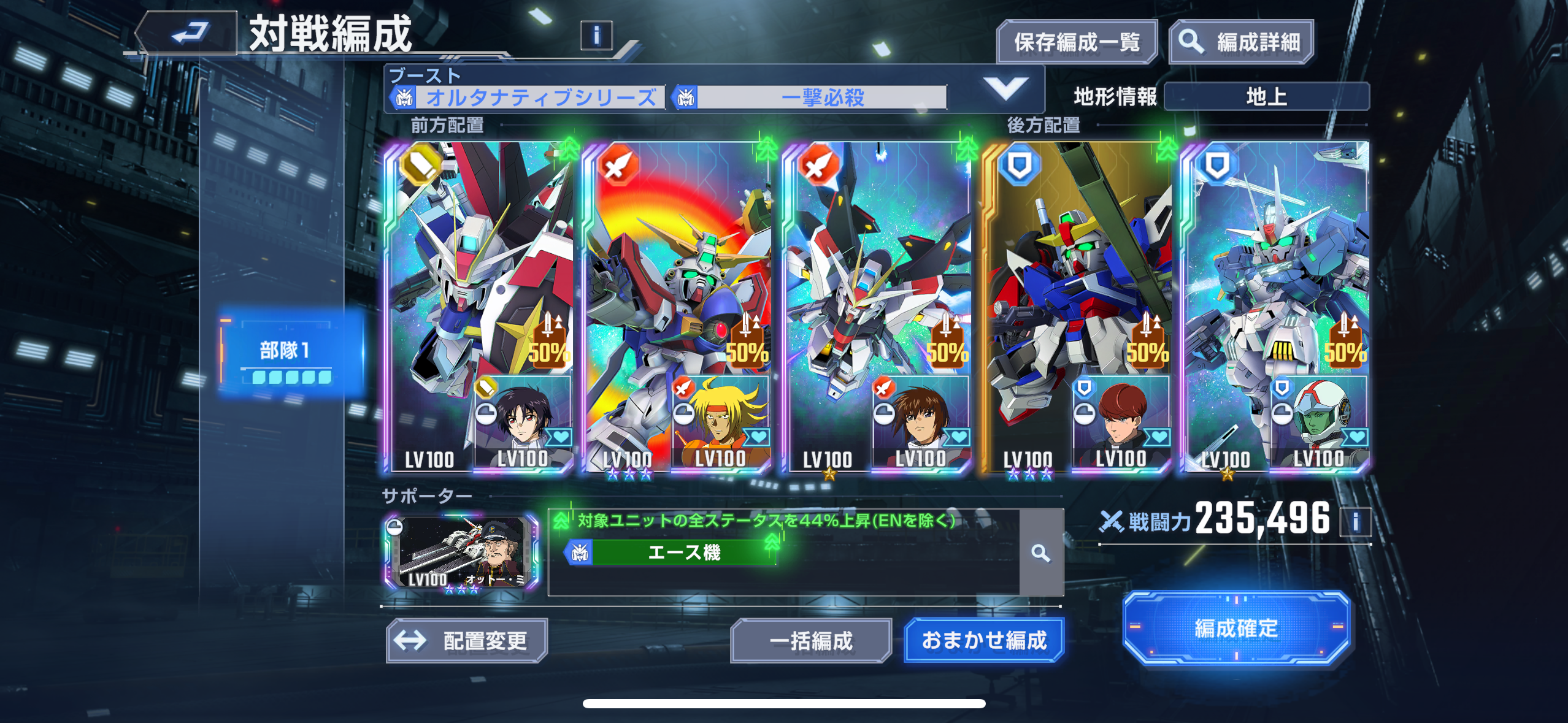Choose the God Gundam rainbow card

pyautogui.click(x=677, y=276)
